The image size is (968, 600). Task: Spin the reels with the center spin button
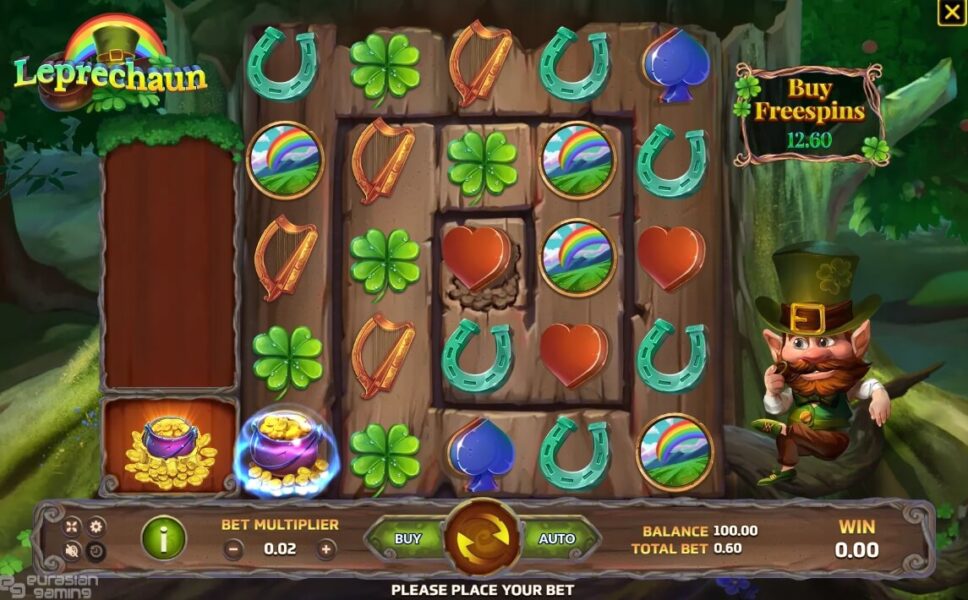coord(483,539)
